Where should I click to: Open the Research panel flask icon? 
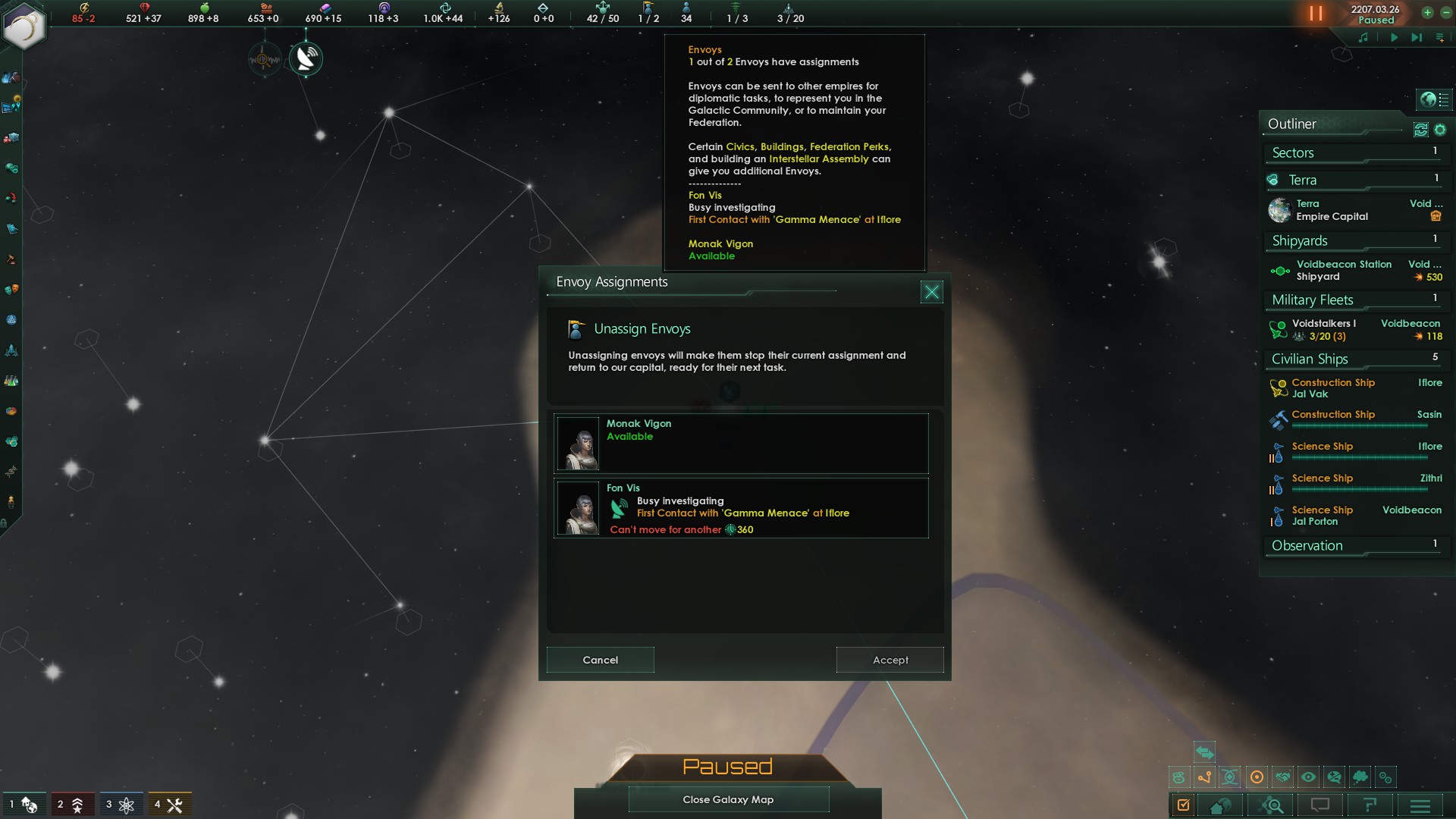tap(11, 379)
